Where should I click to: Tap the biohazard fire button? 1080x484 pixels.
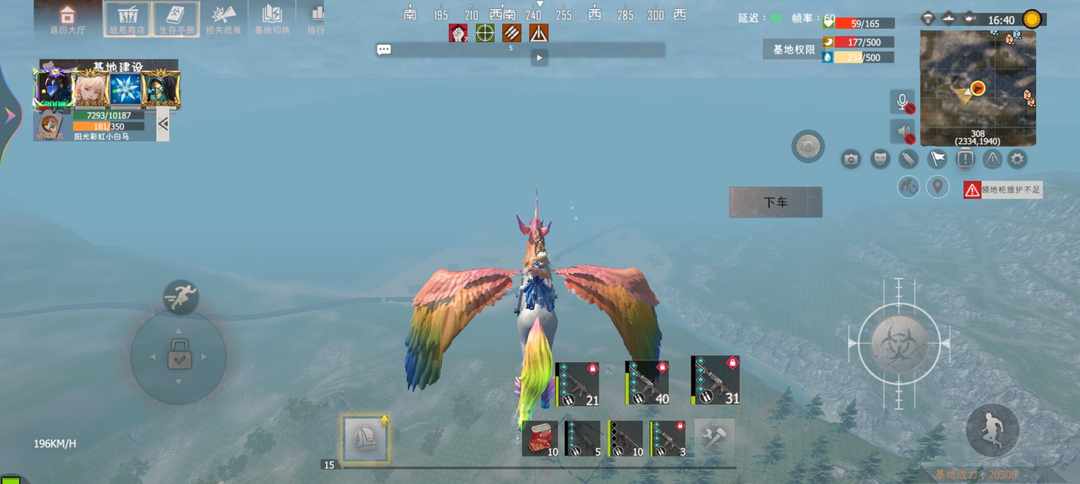click(x=899, y=342)
